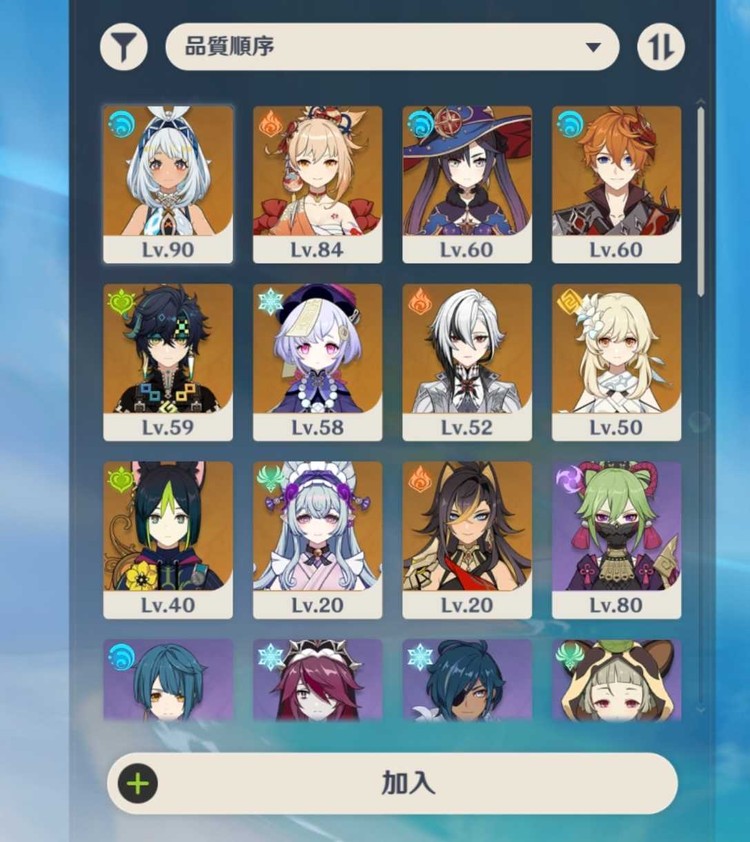Pick the Lv.50 blonde Geo character
Image resolution: width=750 pixels, height=842 pixels.
[x=616, y=361]
